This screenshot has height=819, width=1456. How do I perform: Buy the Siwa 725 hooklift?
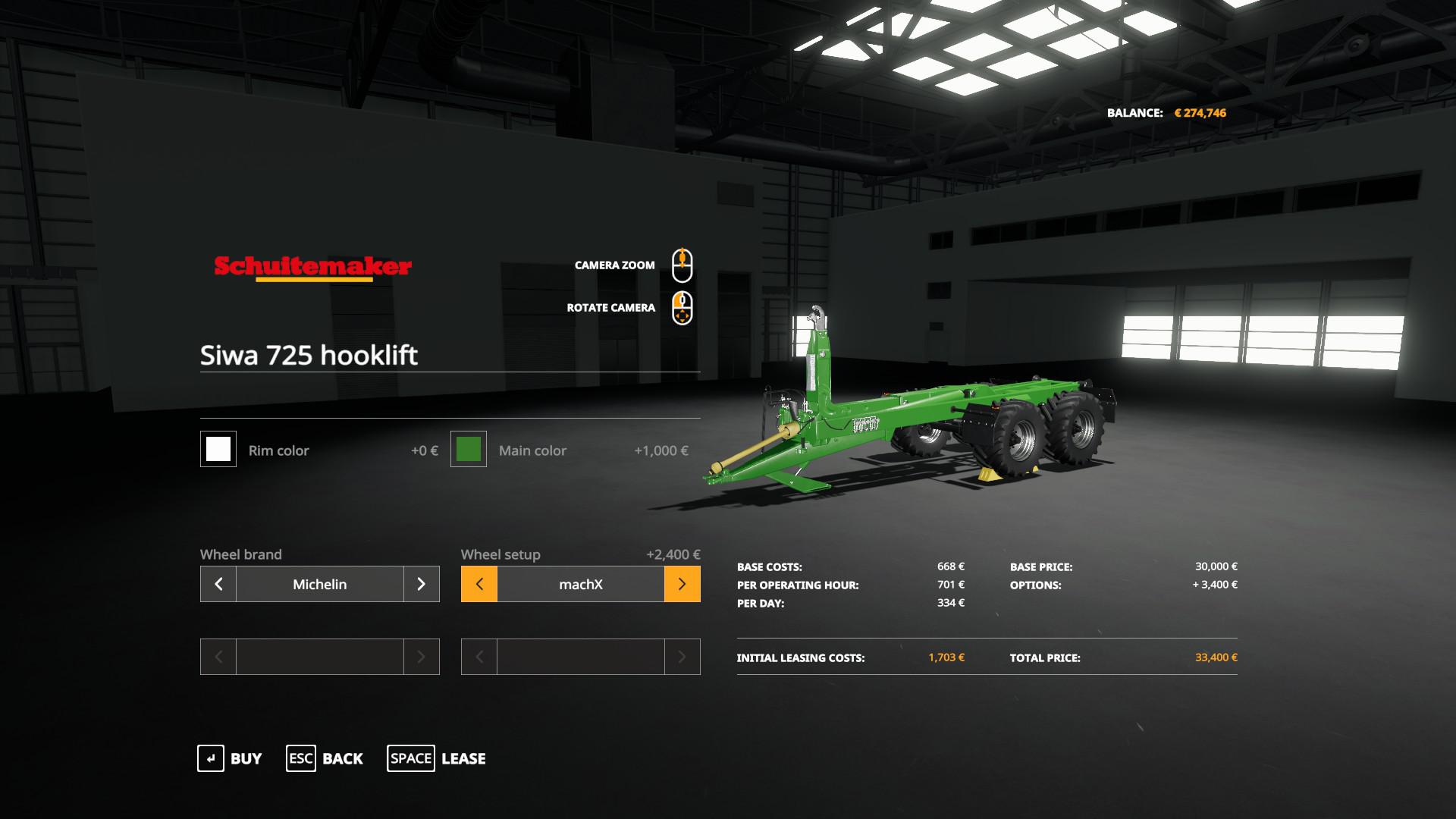point(230,758)
